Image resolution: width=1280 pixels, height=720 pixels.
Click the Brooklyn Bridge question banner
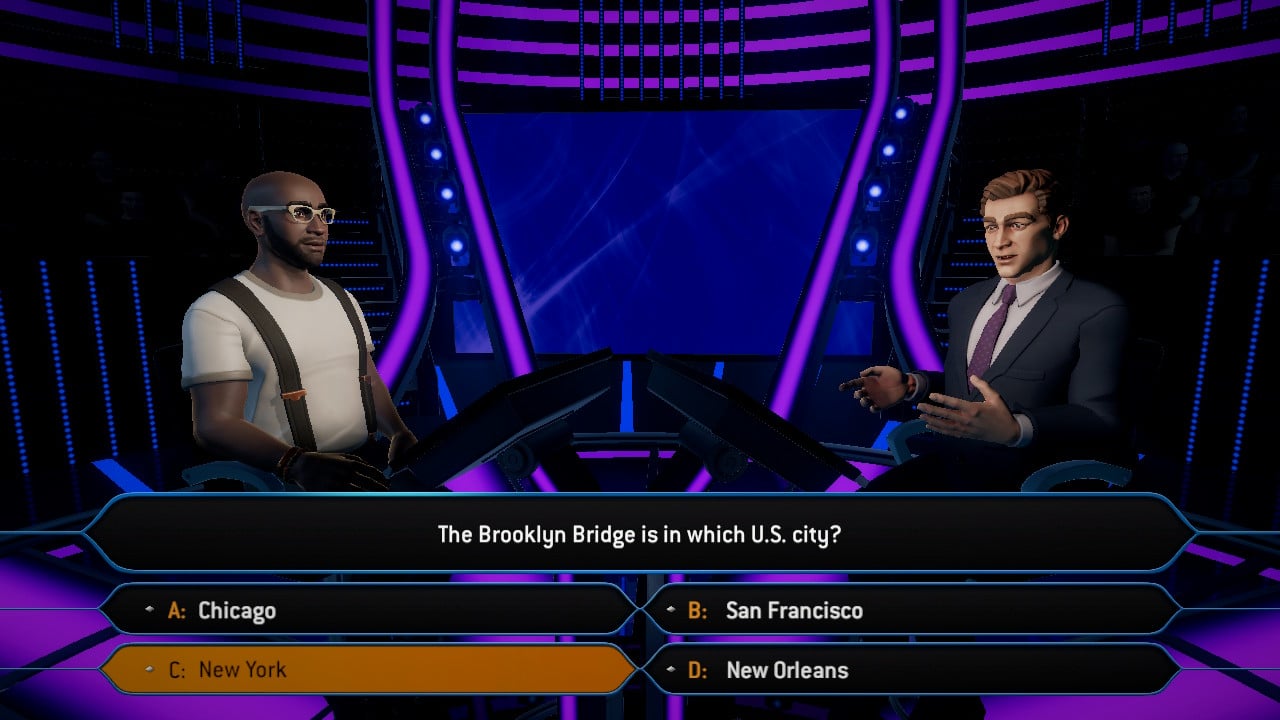click(x=640, y=533)
